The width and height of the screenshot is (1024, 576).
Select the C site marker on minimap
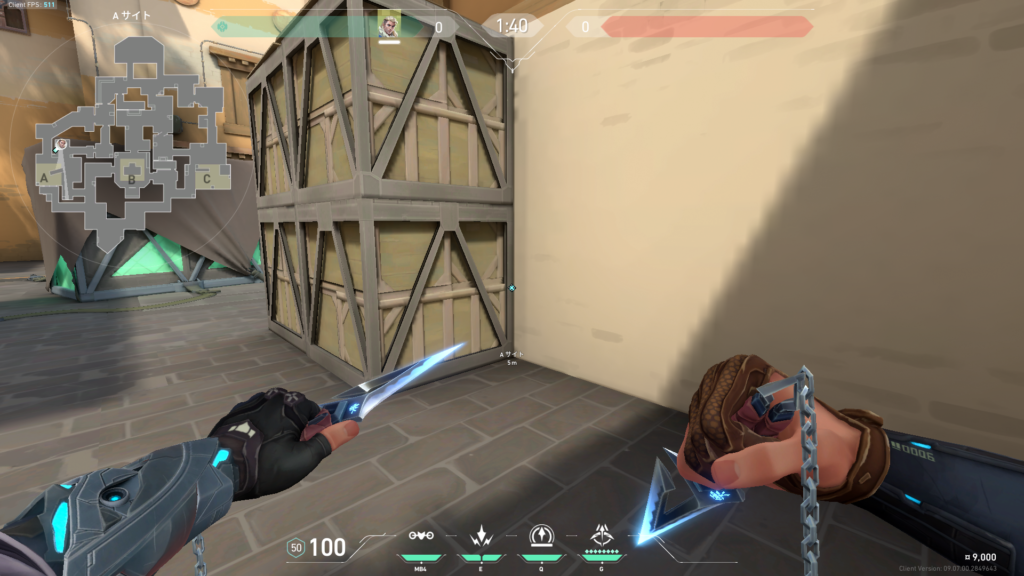[x=206, y=179]
